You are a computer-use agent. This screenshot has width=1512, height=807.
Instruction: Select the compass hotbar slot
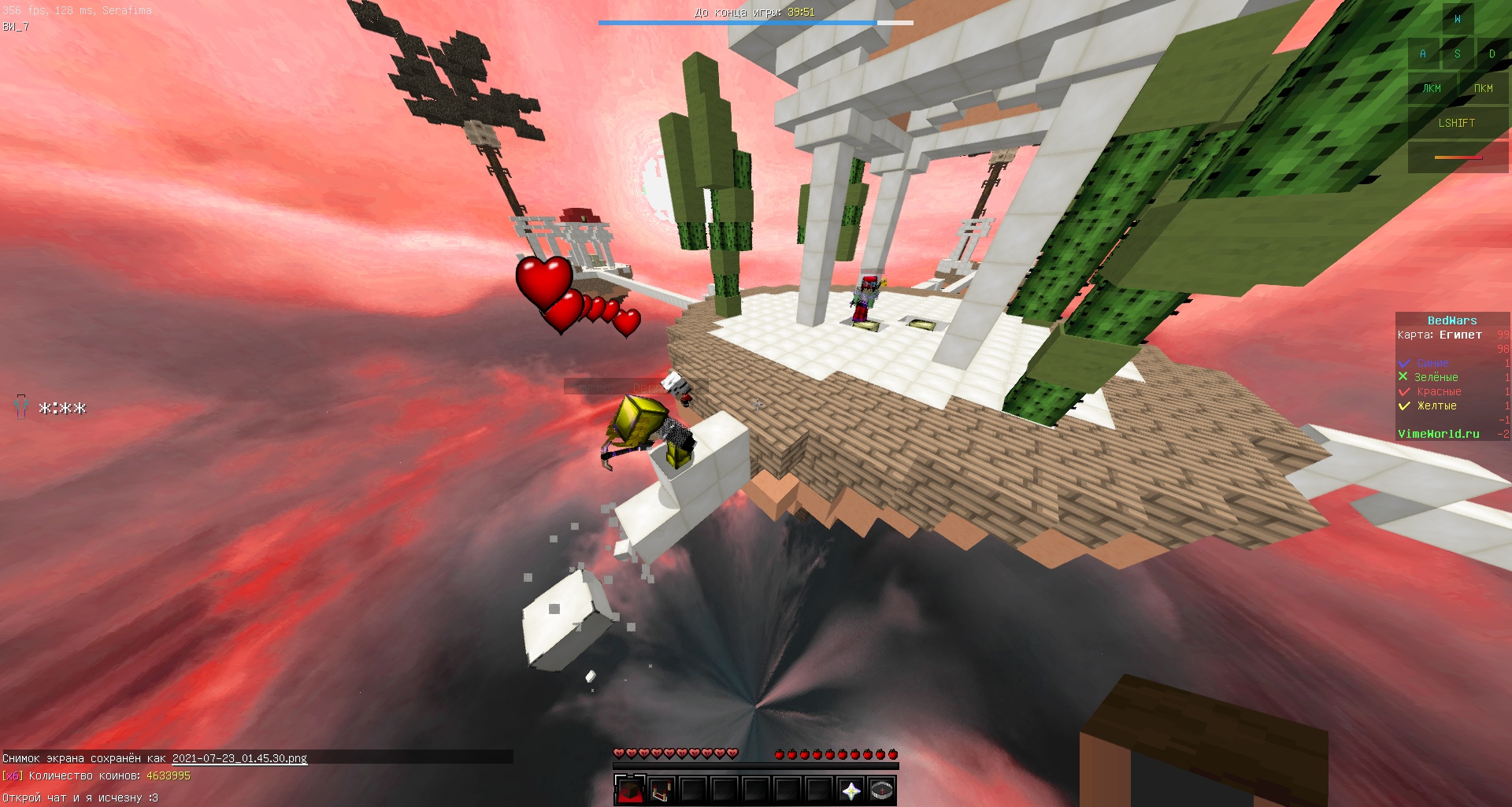point(882,790)
